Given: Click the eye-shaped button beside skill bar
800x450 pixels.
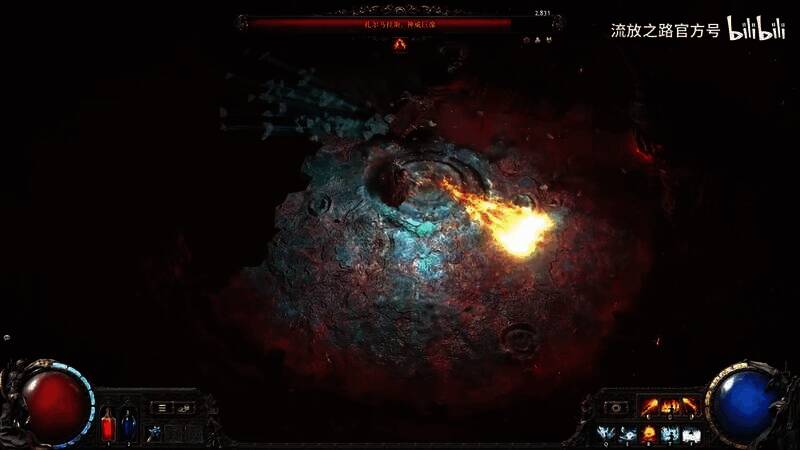Looking at the screenshot, I should [x=616, y=408].
